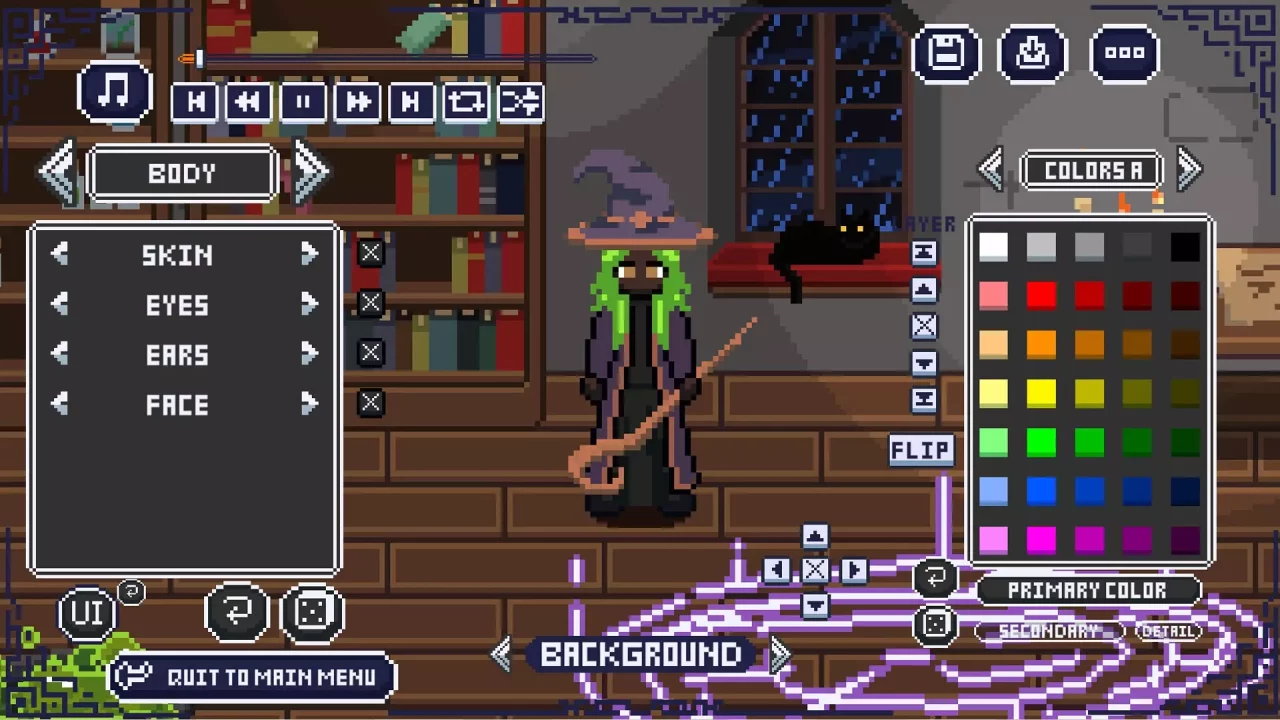Remove the FACE item with its X toggle
This screenshot has width=1280, height=720.
(x=370, y=403)
